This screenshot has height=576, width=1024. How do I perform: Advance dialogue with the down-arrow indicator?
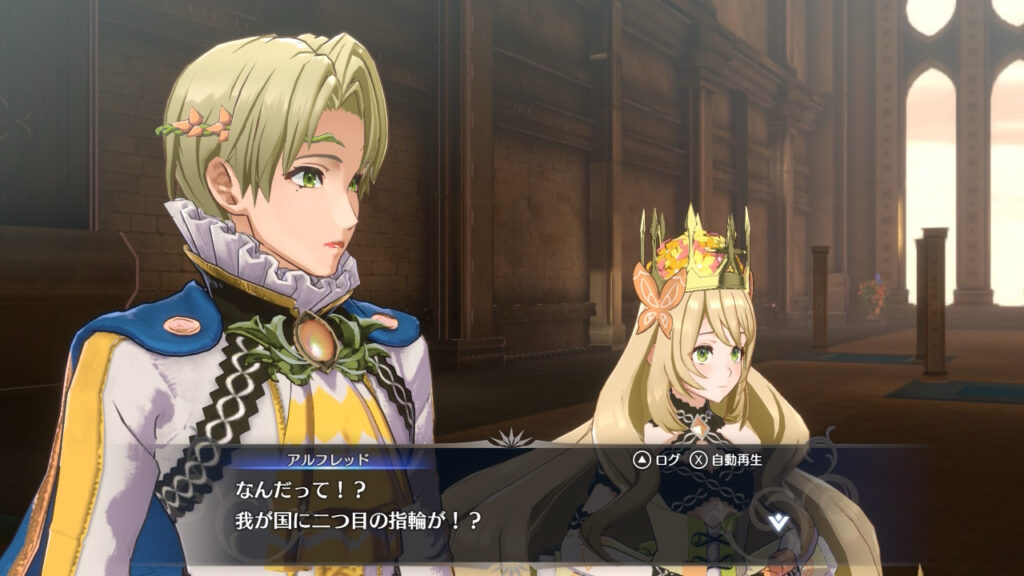click(x=779, y=519)
